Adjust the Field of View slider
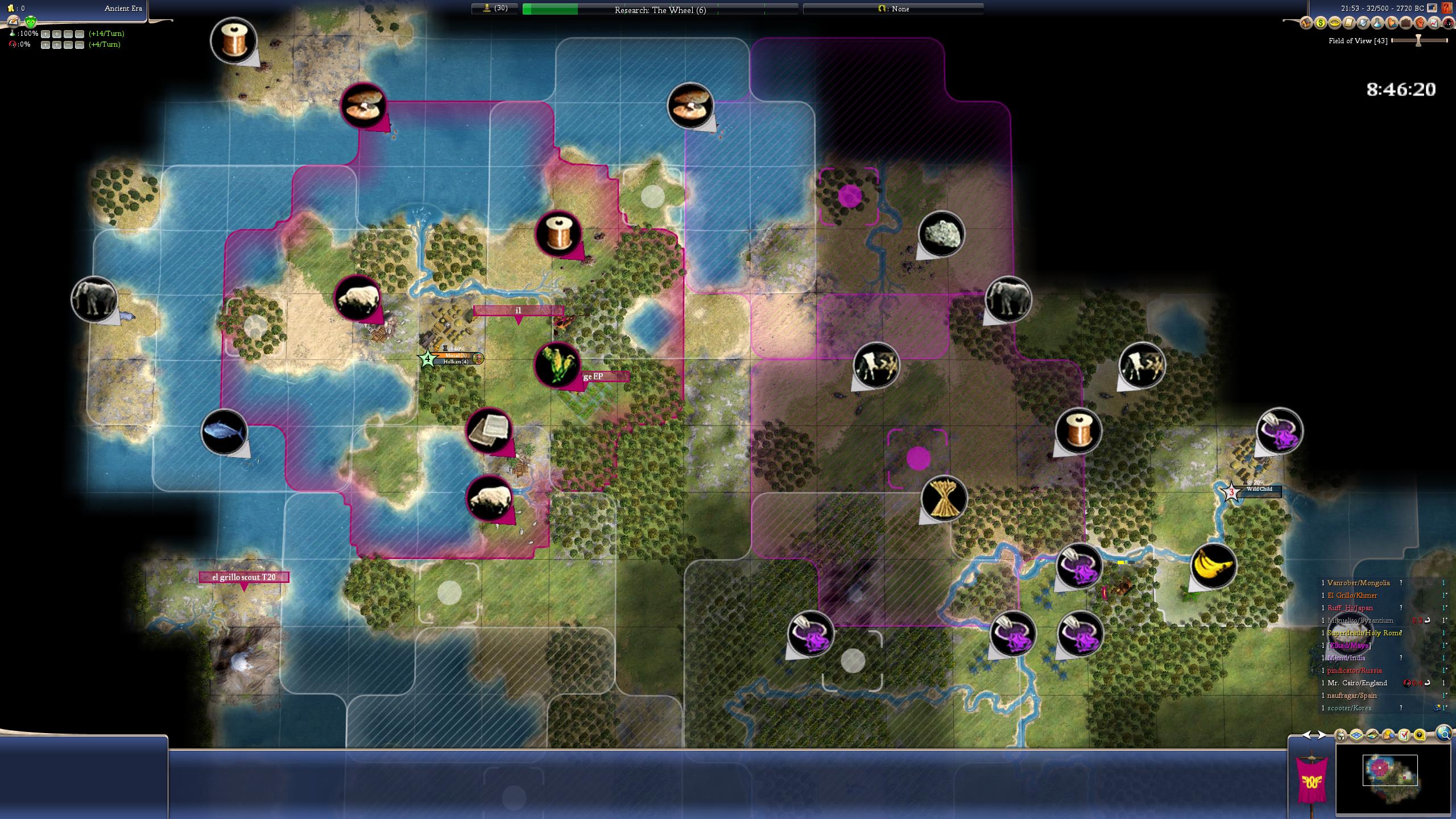This screenshot has width=1456, height=819. point(1418,40)
